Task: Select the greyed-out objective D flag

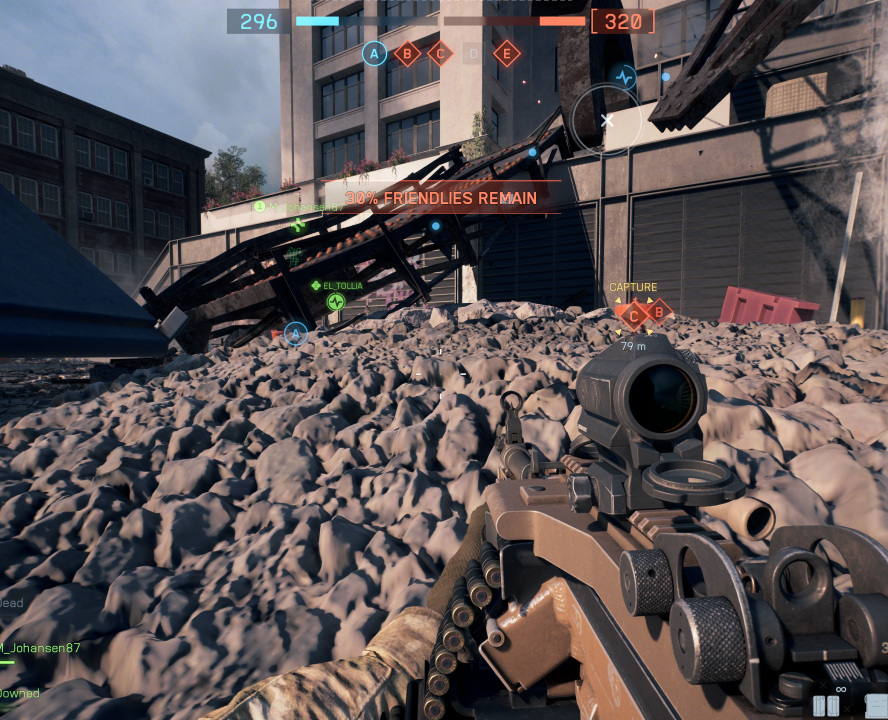Action: tap(473, 53)
